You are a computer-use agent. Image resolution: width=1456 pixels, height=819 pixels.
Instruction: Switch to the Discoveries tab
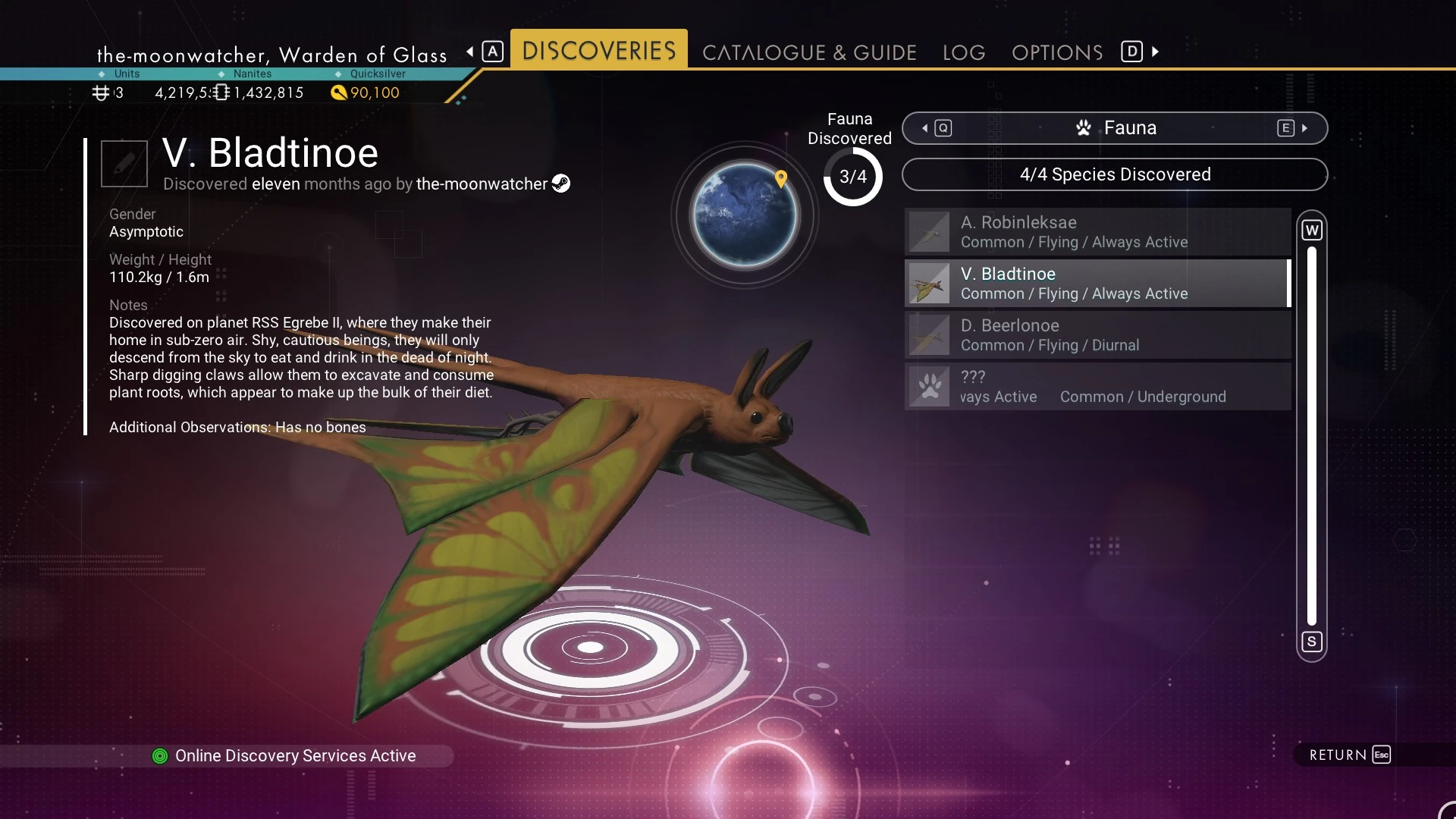tap(598, 50)
